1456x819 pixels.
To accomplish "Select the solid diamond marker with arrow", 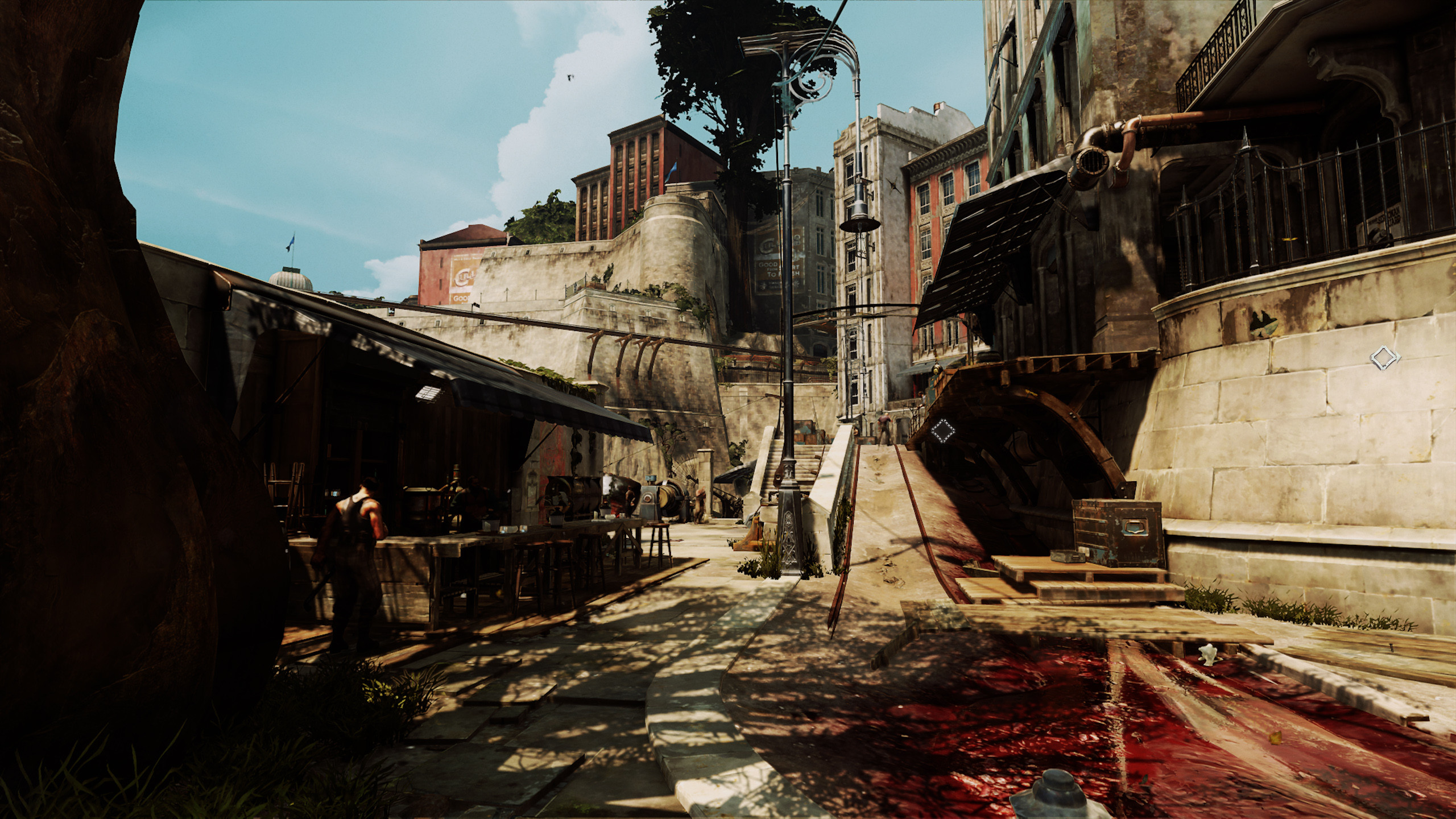I will [x=1384, y=358].
